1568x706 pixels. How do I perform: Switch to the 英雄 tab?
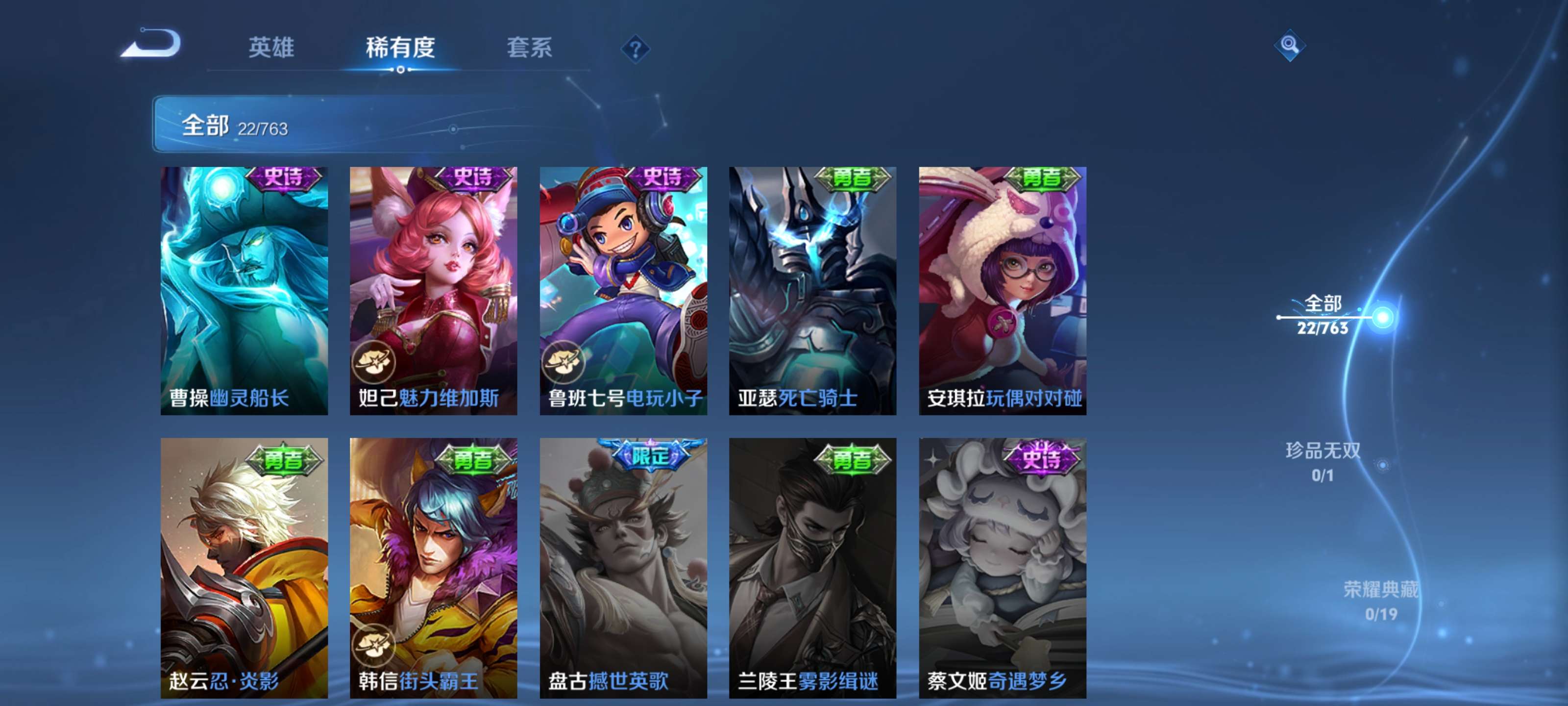(x=271, y=49)
